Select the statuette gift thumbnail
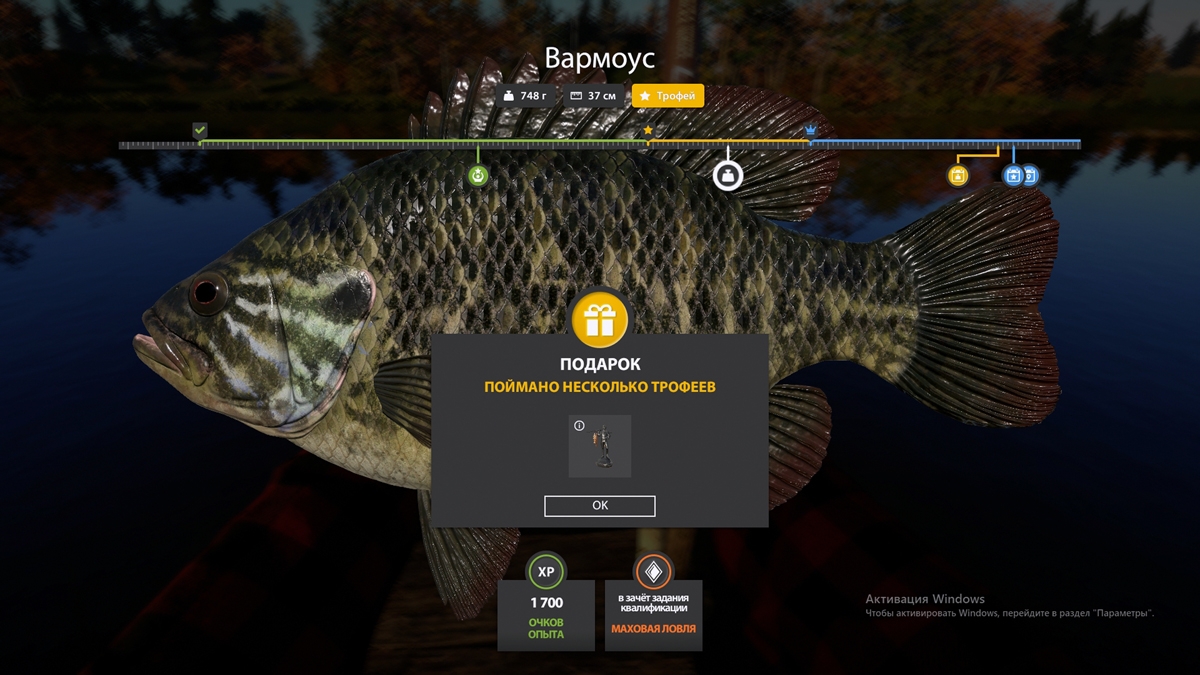 tap(601, 446)
